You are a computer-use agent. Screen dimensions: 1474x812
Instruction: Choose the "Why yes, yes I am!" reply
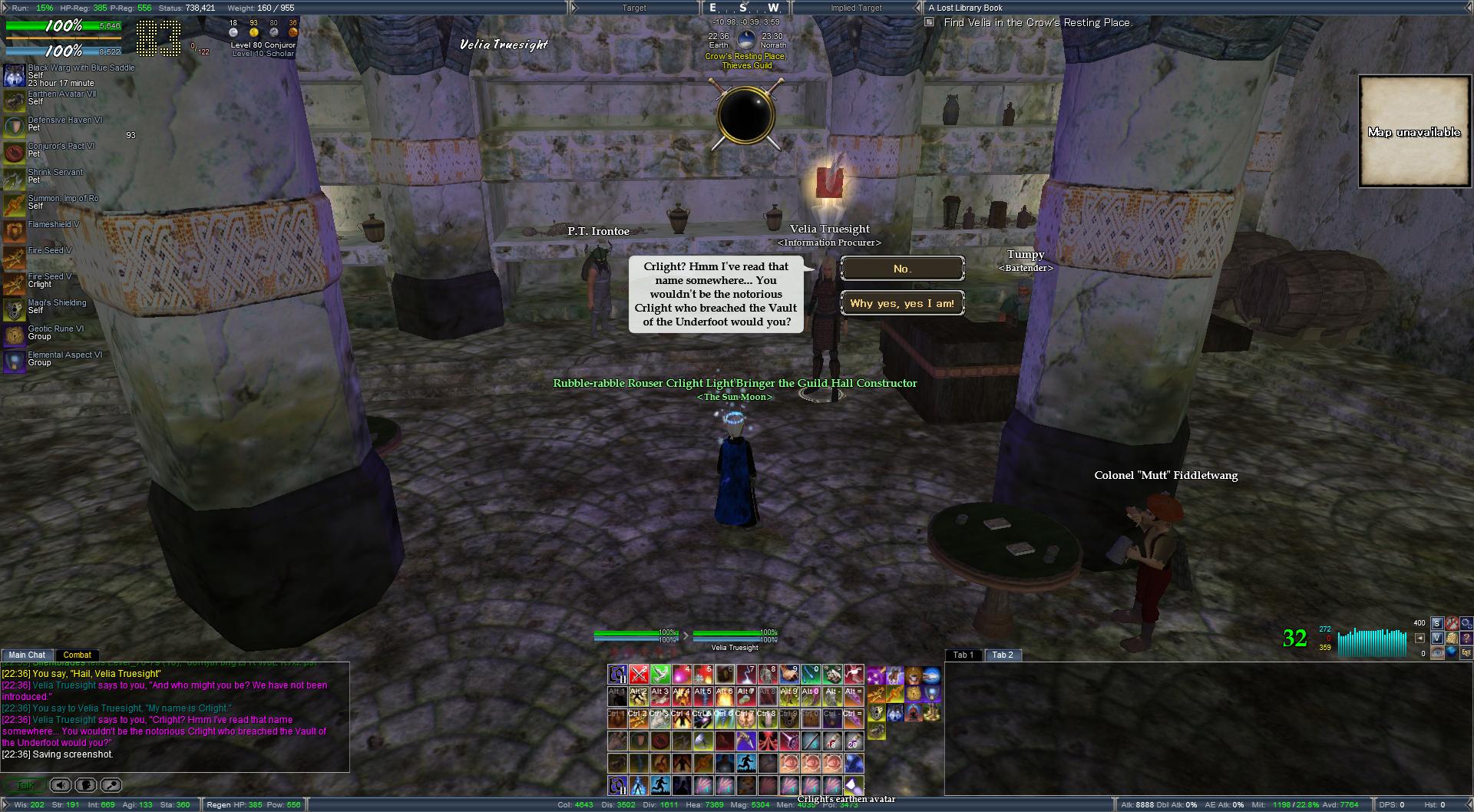point(902,303)
